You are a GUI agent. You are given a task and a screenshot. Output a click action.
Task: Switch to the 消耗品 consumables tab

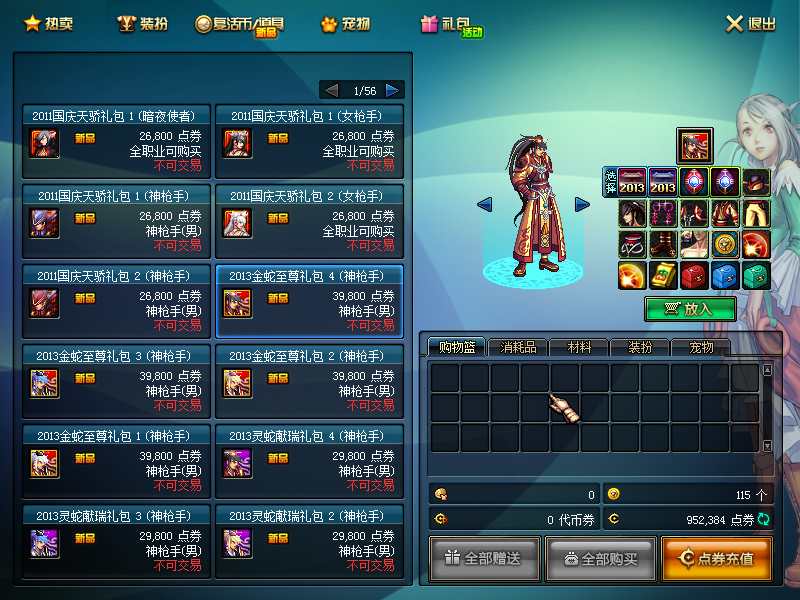[x=518, y=347]
